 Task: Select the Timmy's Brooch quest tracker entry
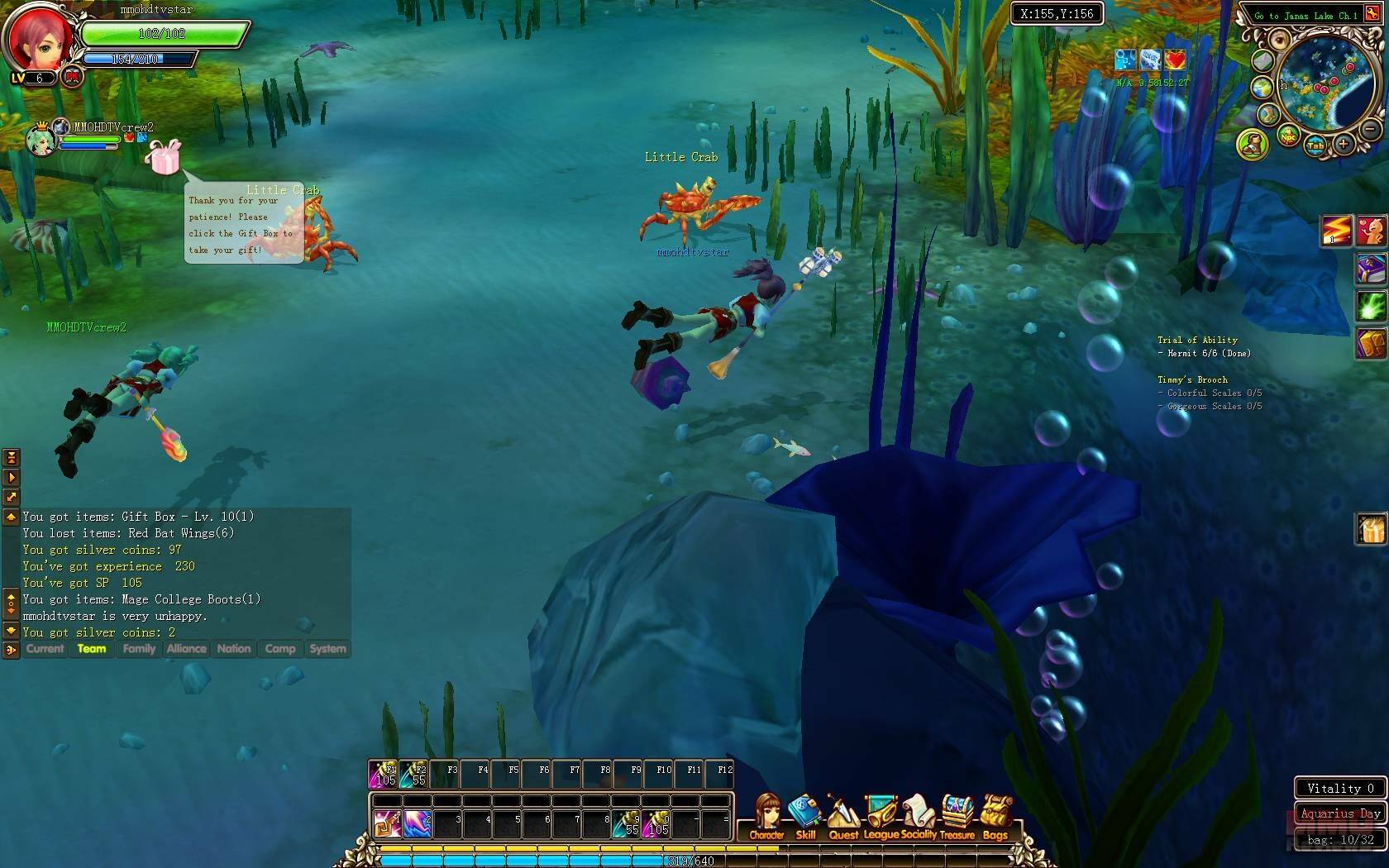(x=1191, y=380)
